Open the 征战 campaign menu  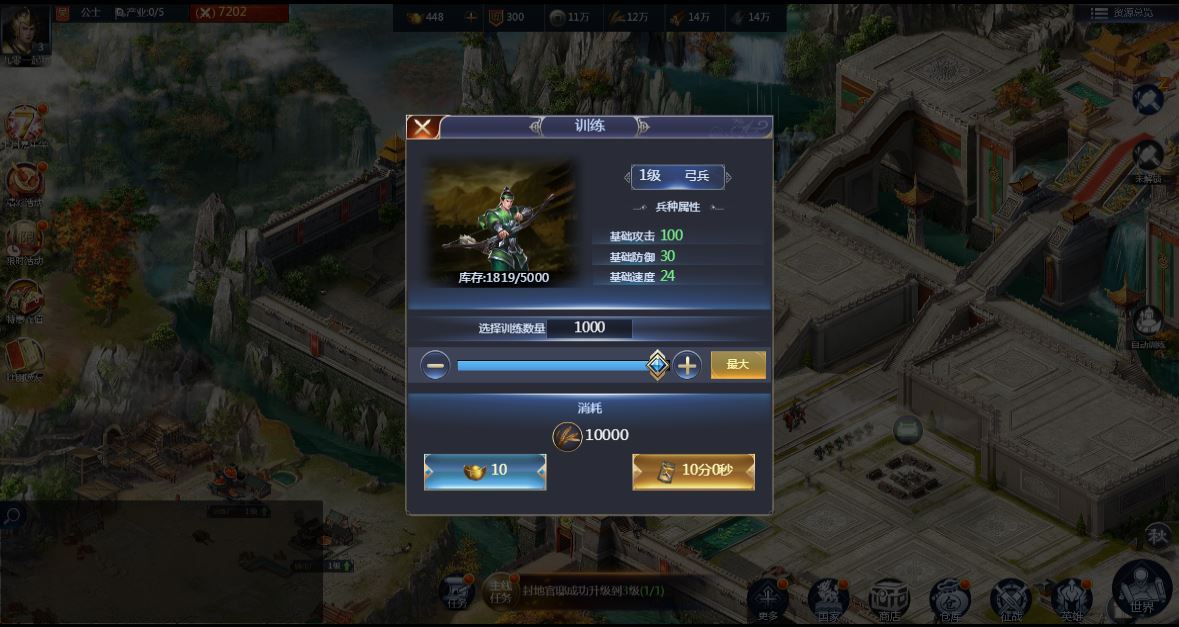(1010, 599)
